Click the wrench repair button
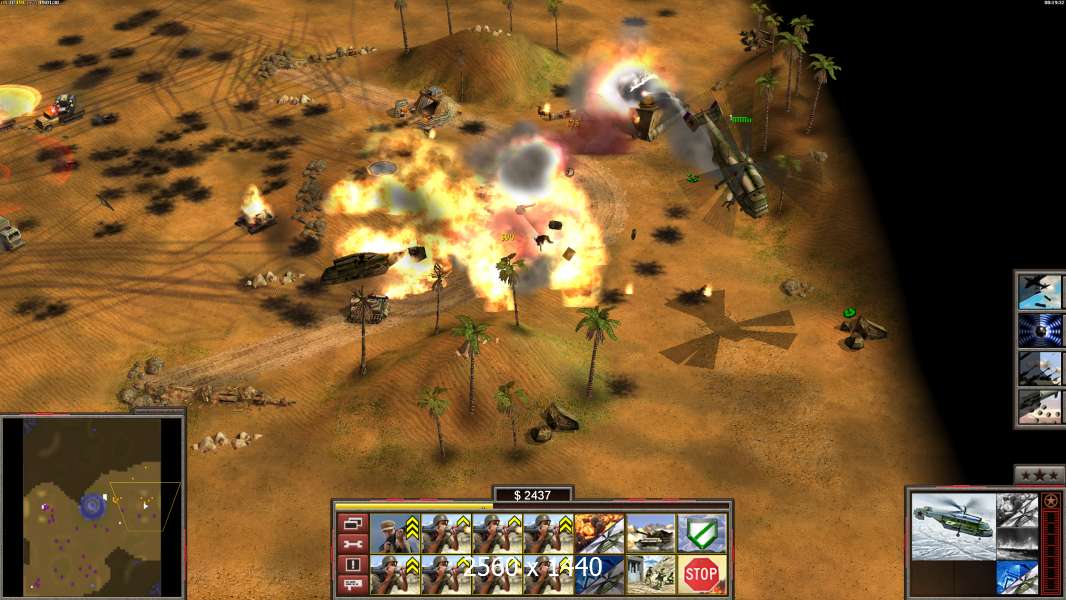 pyautogui.click(x=352, y=543)
